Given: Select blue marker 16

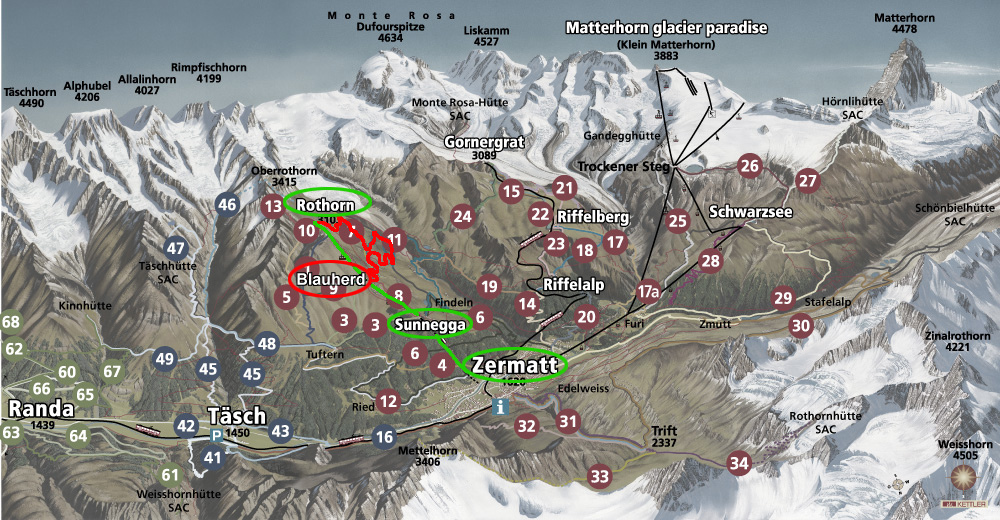Looking at the screenshot, I should click(385, 436).
